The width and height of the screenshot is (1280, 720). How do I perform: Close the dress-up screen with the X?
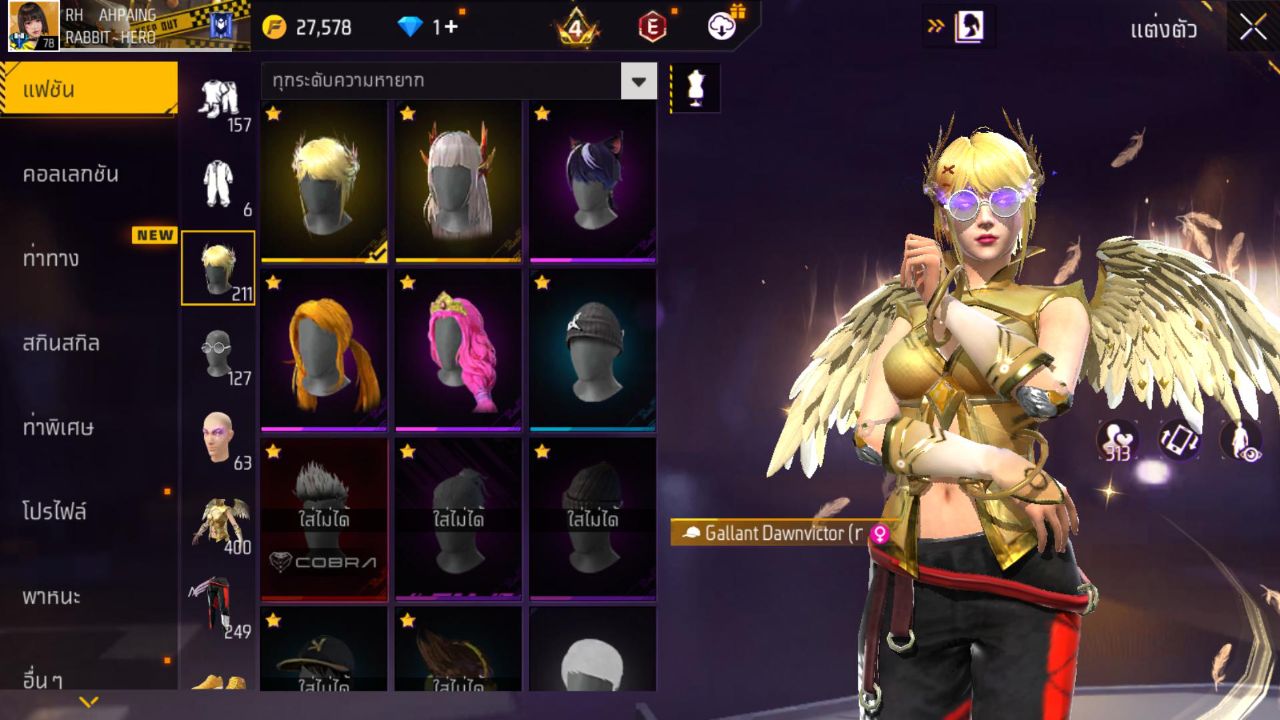pyautogui.click(x=1253, y=28)
